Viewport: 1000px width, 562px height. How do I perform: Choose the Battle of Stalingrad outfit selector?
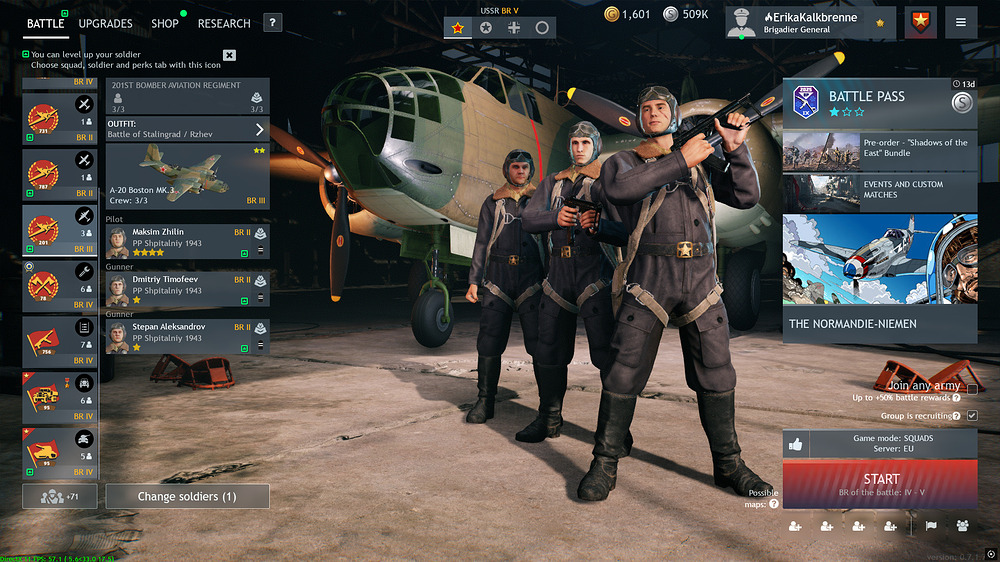[x=187, y=129]
